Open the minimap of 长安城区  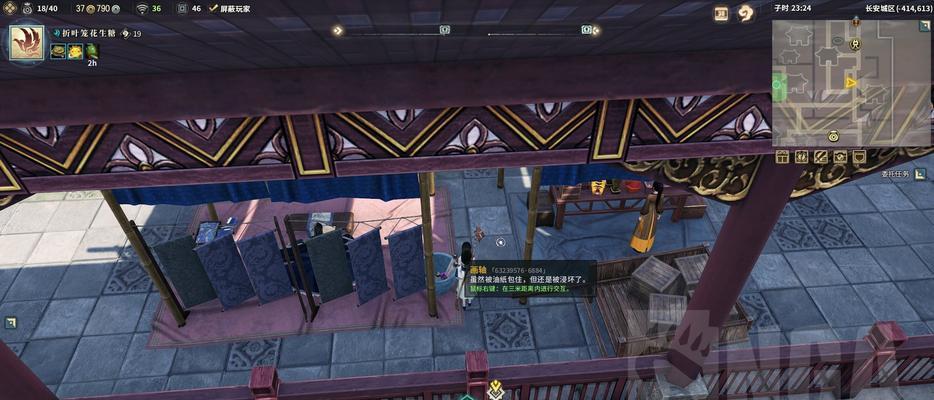coord(850,80)
